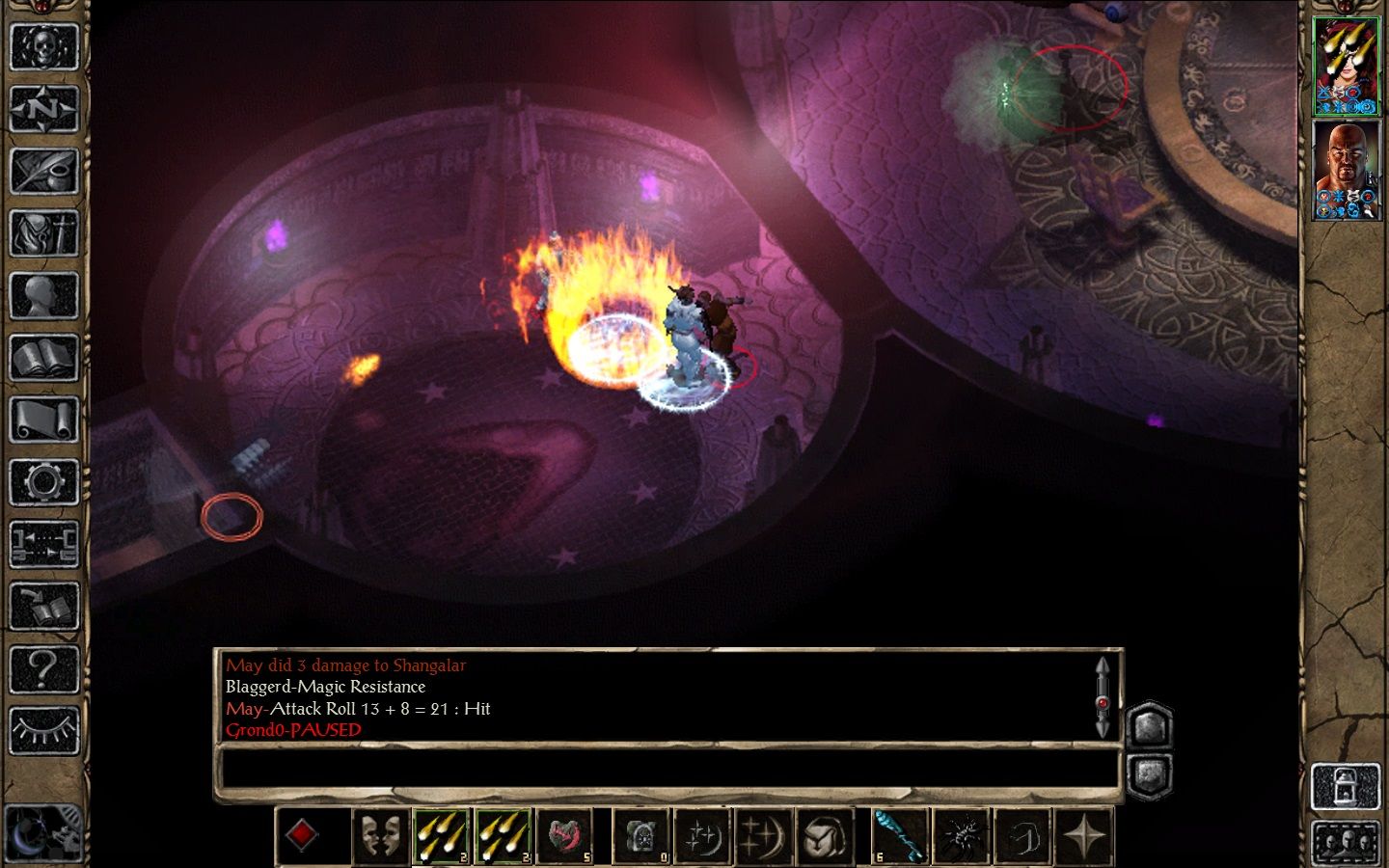Select the red-haired character portrait

point(1347,66)
